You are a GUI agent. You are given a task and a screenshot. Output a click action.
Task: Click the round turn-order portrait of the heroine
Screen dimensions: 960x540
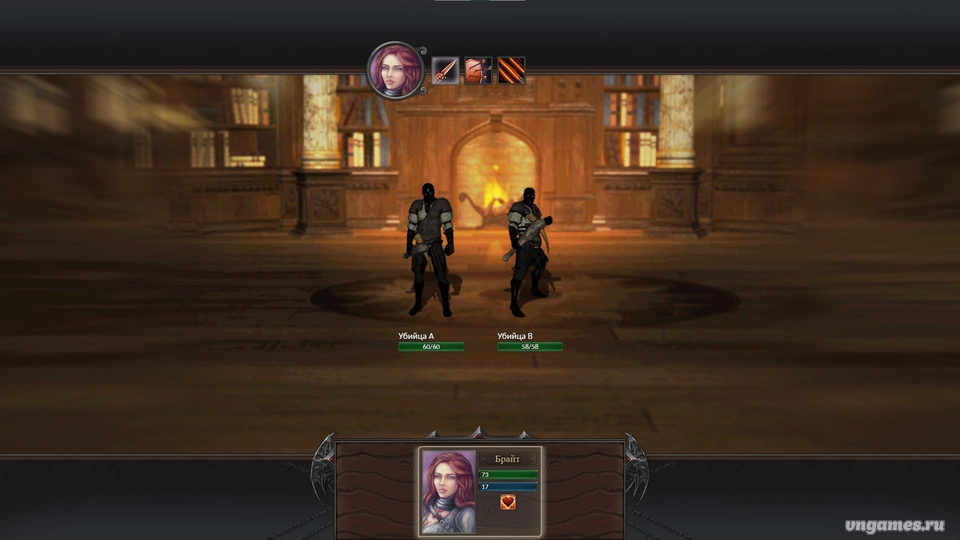click(x=394, y=69)
